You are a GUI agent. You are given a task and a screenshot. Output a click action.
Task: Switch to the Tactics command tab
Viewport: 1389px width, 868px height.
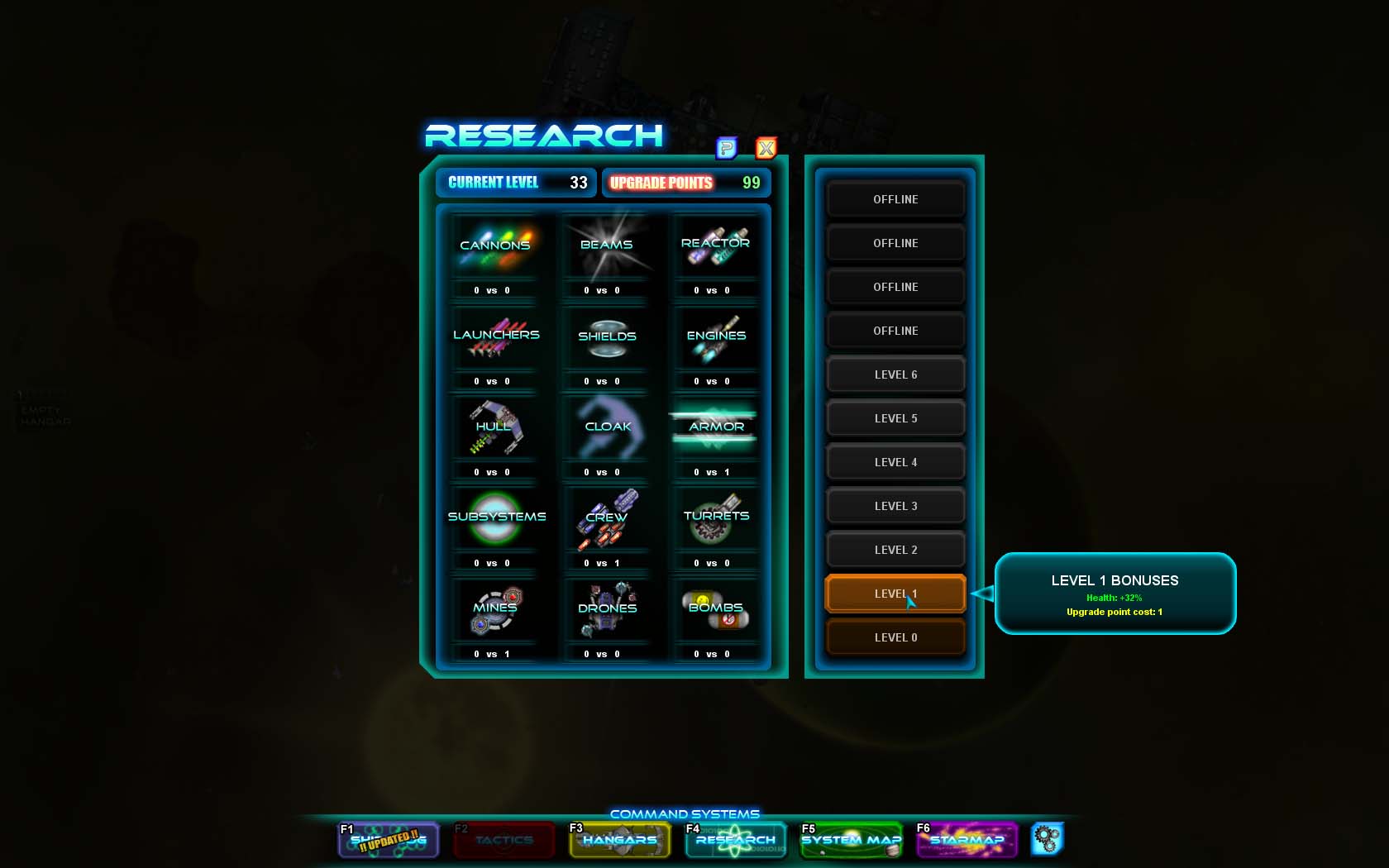(504, 840)
